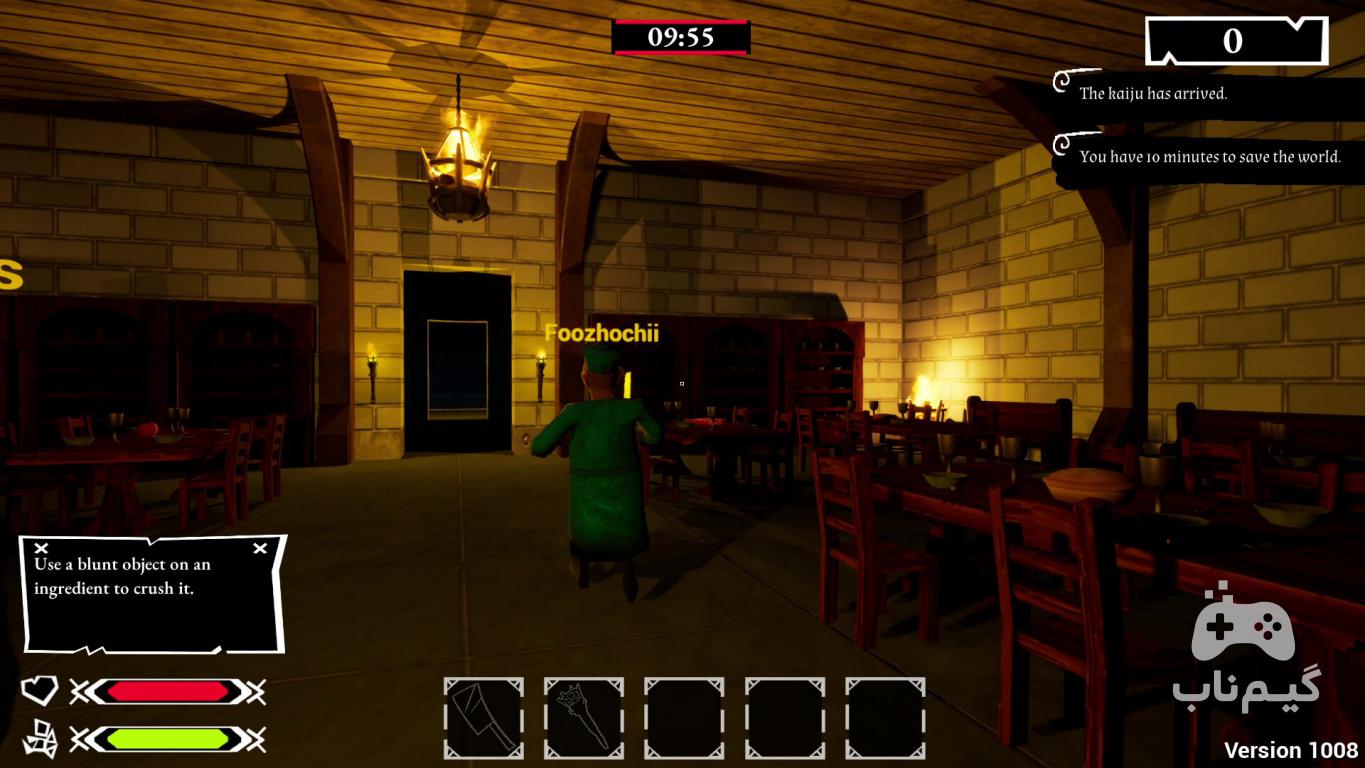The width and height of the screenshot is (1365, 768).
Task: Click the 'The kaiju has arrived' notification
Action: point(1153,94)
